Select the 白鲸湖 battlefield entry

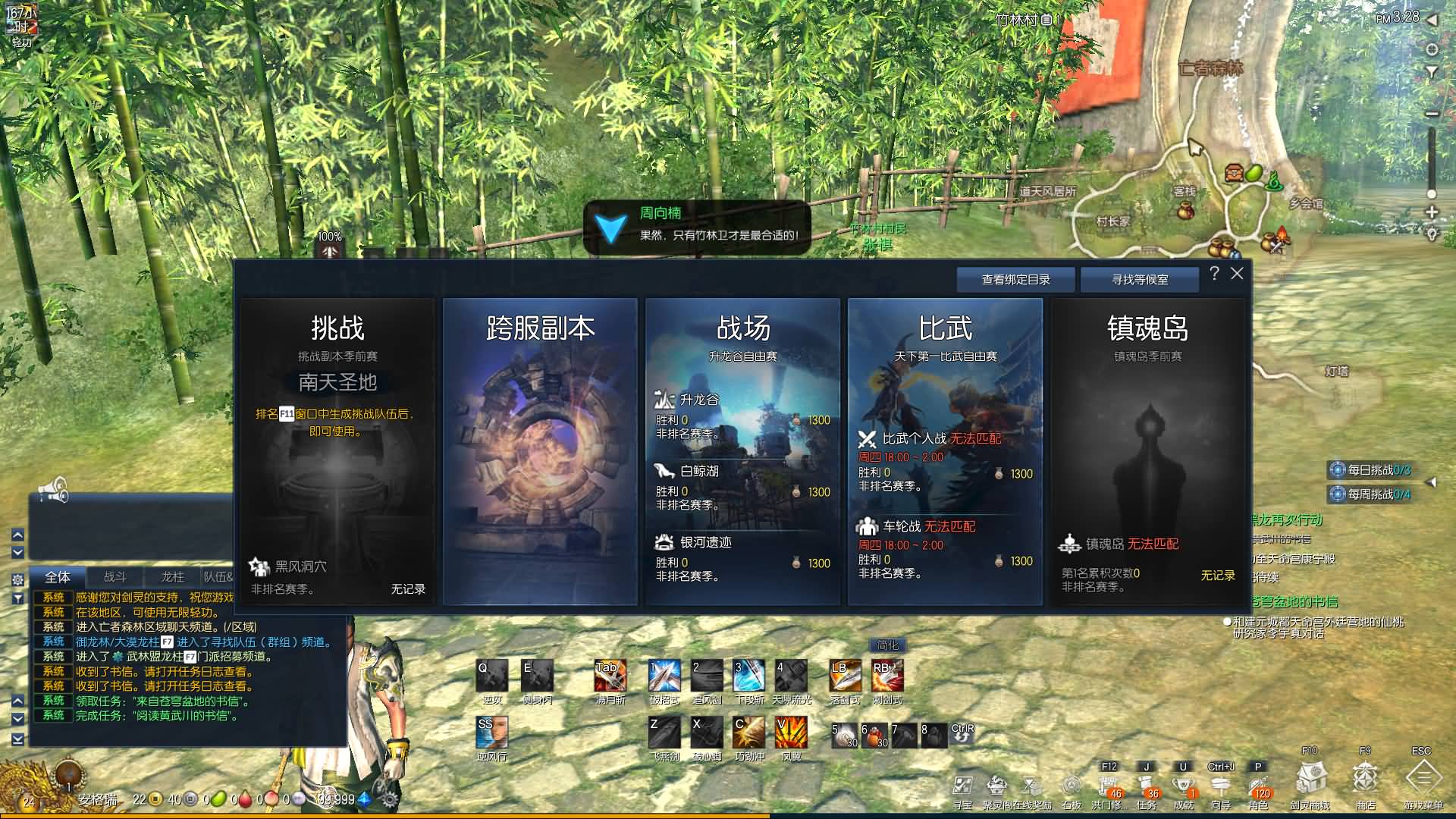(x=699, y=472)
